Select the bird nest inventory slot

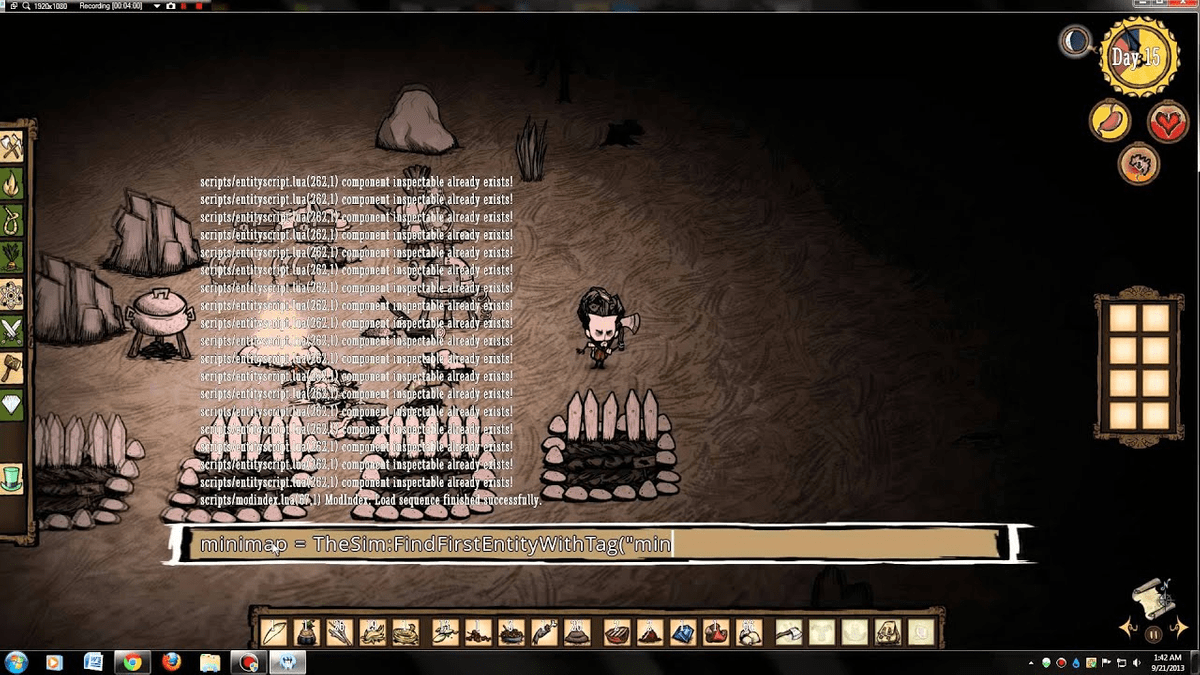[x=405, y=632]
